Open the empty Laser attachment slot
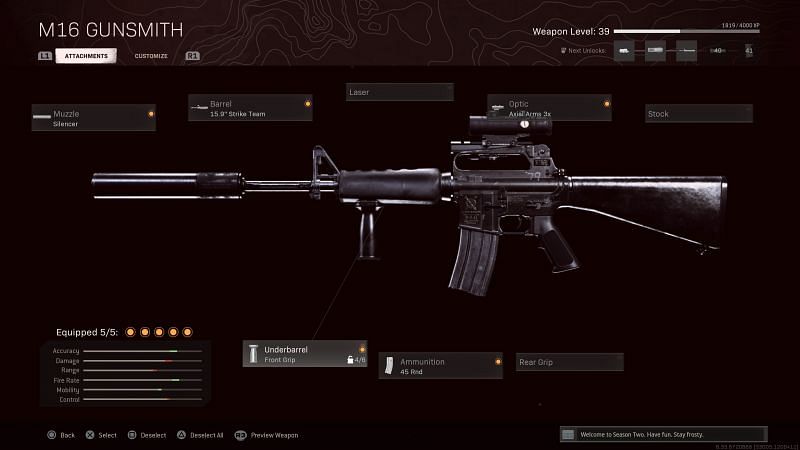This screenshot has width=800, height=450. (399, 92)
